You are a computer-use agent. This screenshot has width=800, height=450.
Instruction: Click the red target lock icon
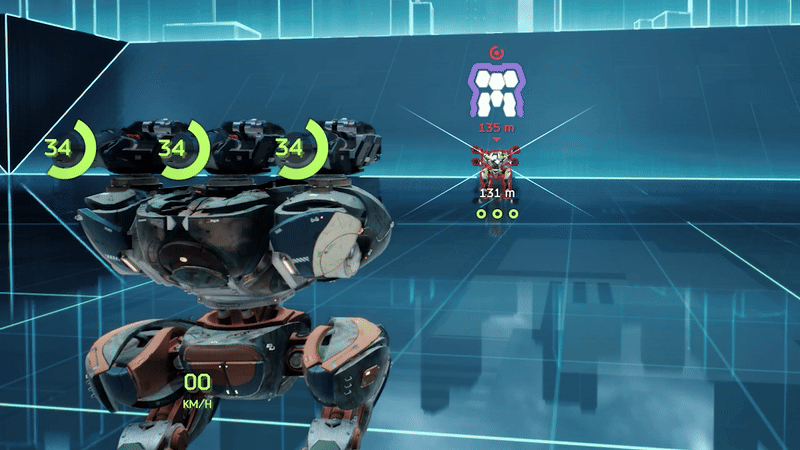(x=496, y=52)
